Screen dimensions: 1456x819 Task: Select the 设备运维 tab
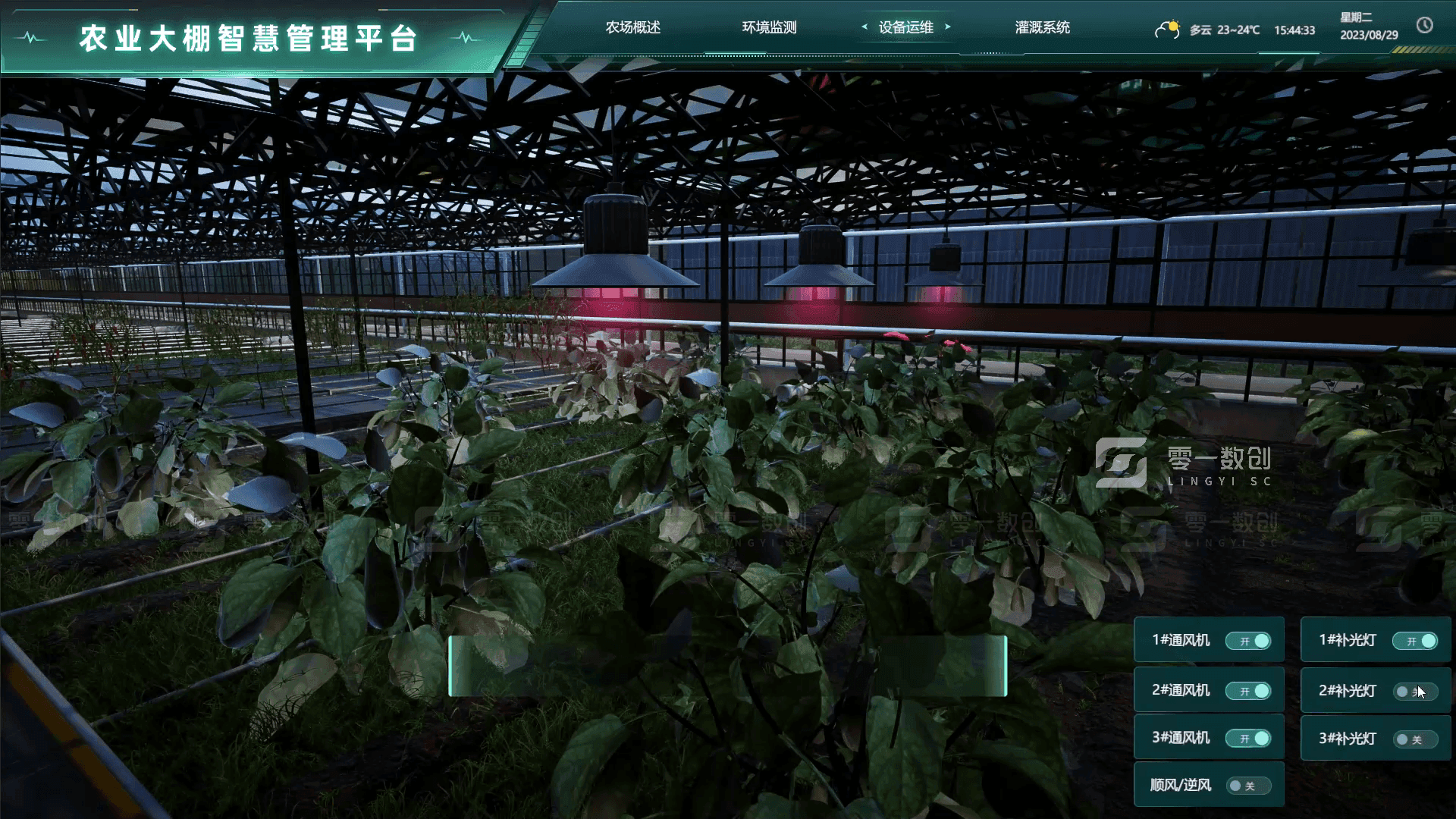tap(905, 27)
